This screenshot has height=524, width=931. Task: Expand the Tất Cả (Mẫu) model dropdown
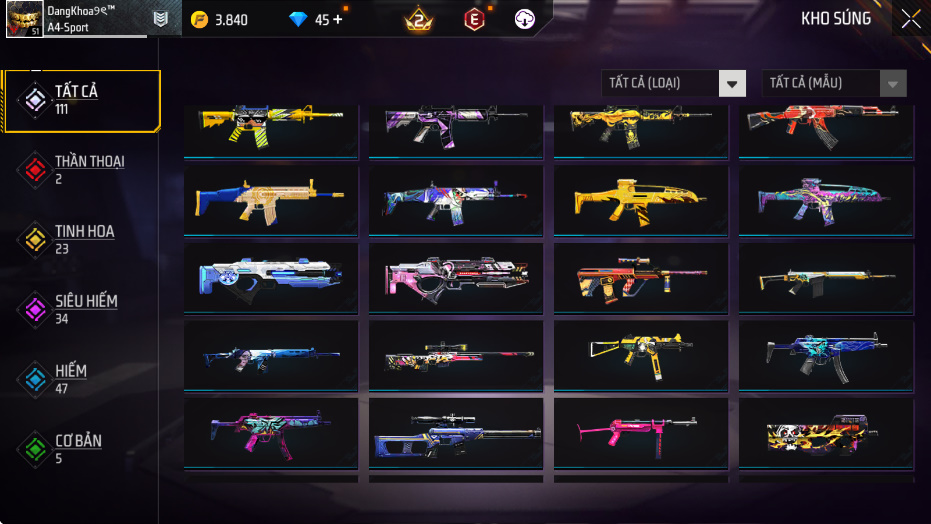click(834, 83)
